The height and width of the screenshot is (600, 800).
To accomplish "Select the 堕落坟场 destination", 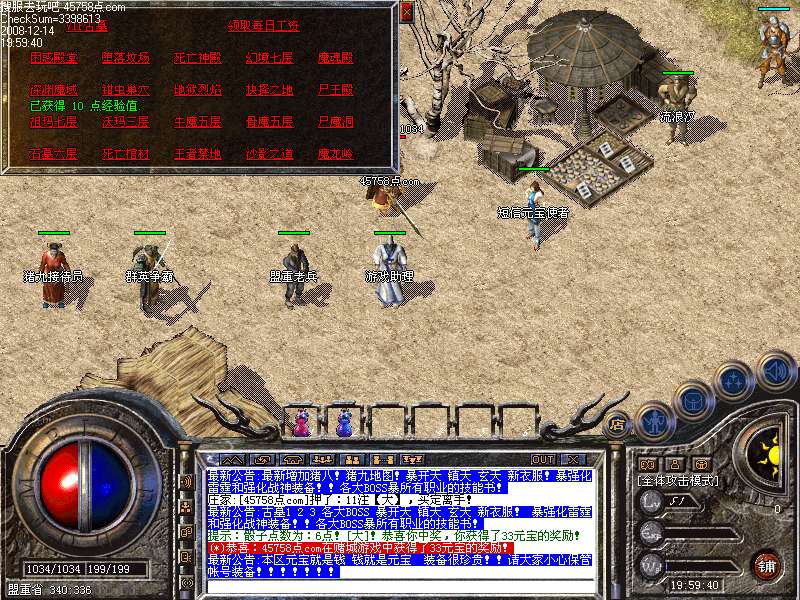I will coord(125,58).
